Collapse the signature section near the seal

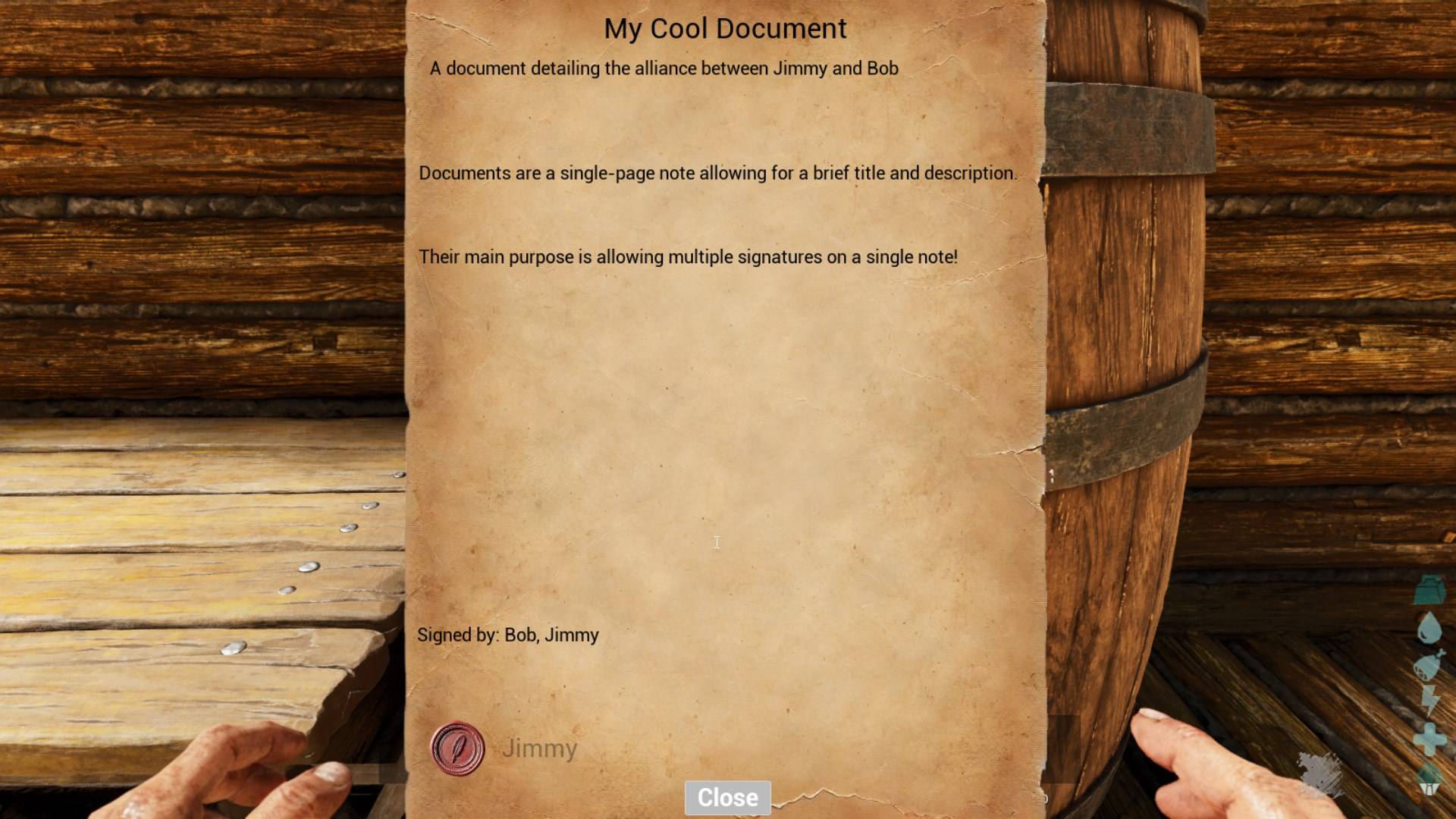tap(456, 748)
